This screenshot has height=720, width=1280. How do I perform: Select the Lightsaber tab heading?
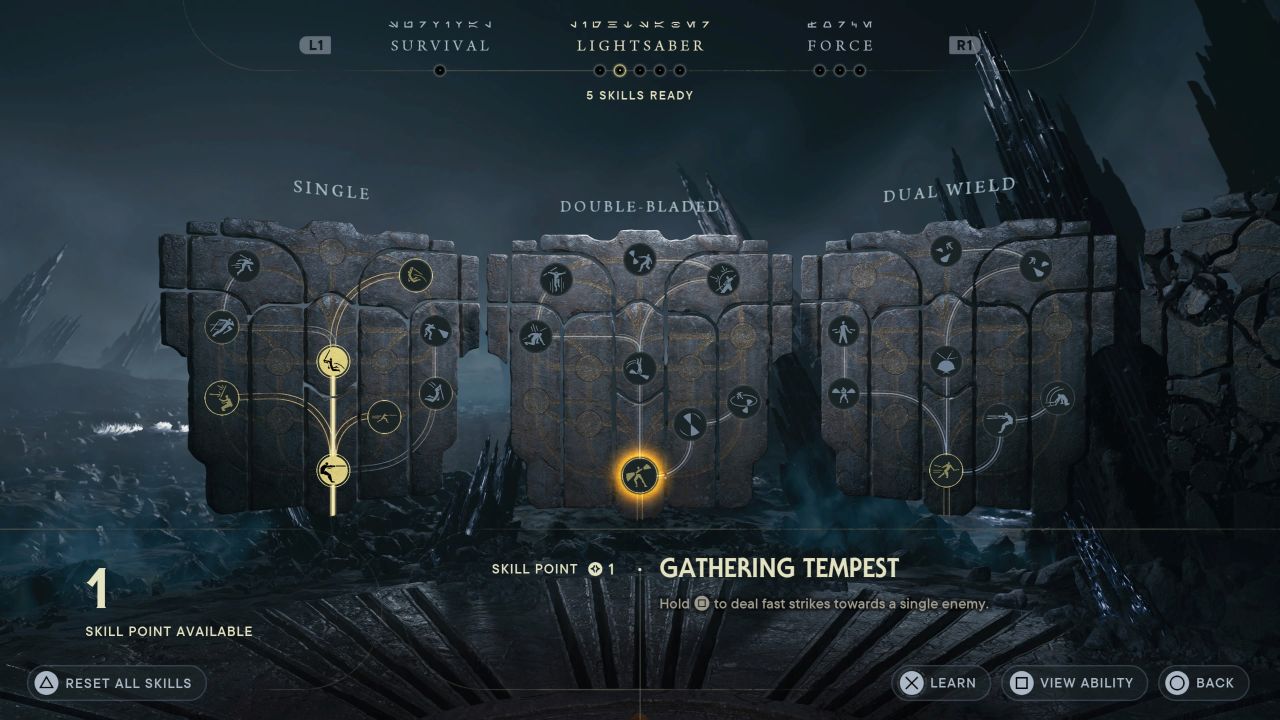coord(640,46)
